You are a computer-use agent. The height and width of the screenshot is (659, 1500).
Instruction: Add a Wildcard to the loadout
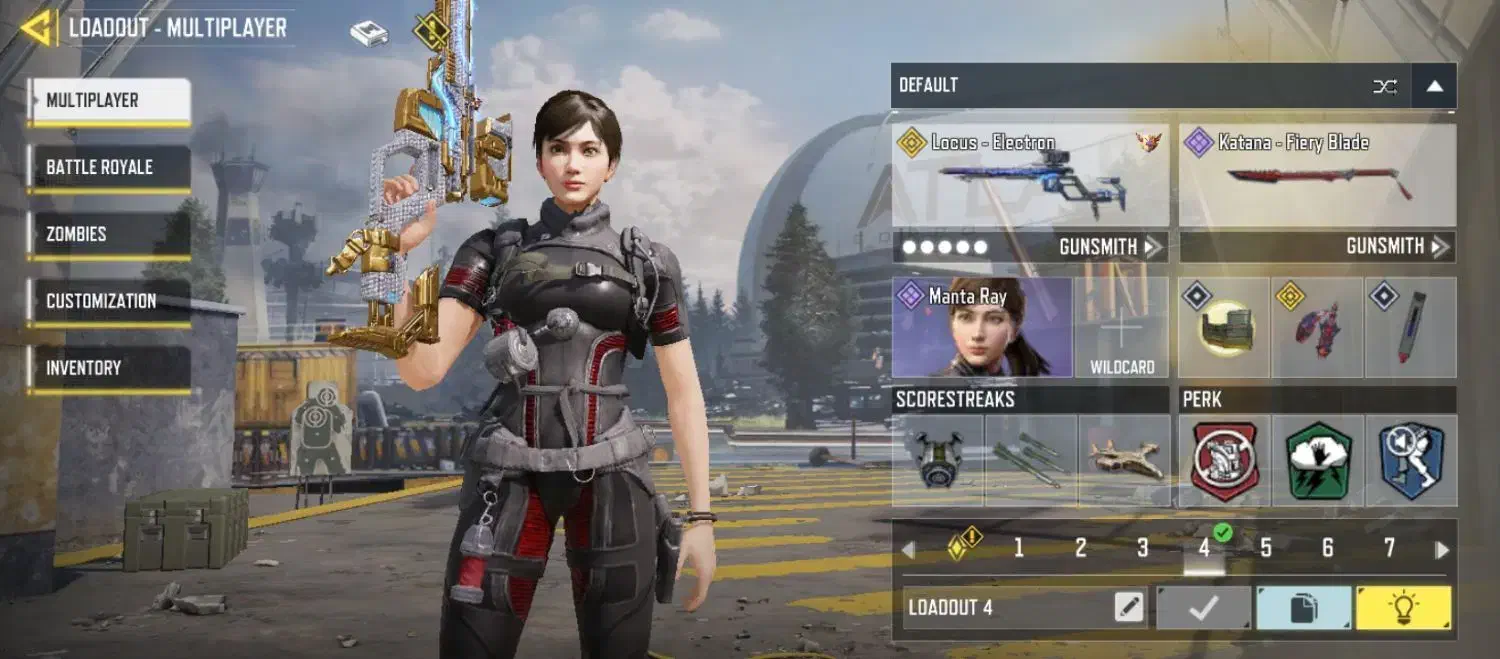1122,327
